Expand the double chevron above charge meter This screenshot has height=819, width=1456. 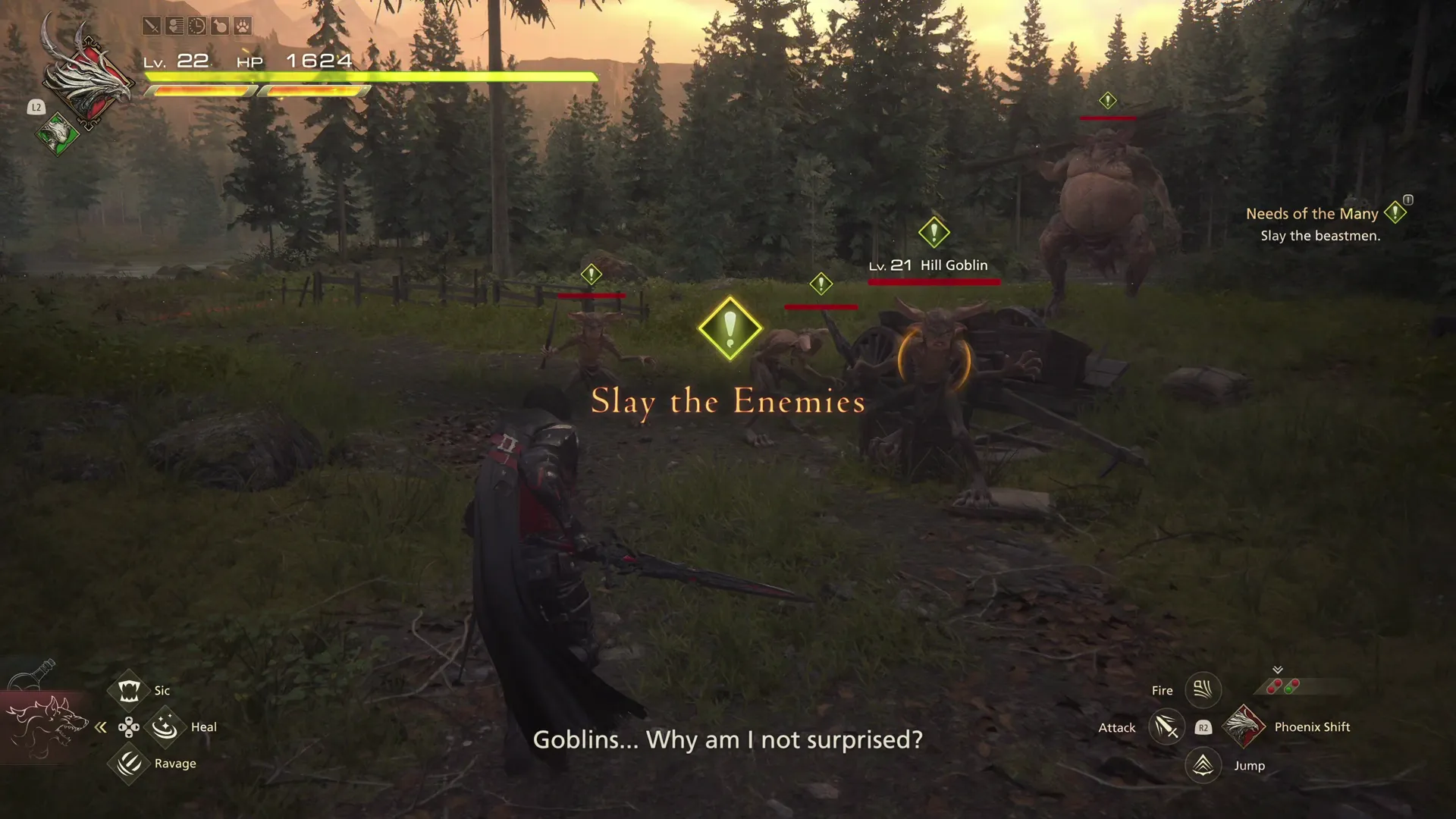(1278, 670)
